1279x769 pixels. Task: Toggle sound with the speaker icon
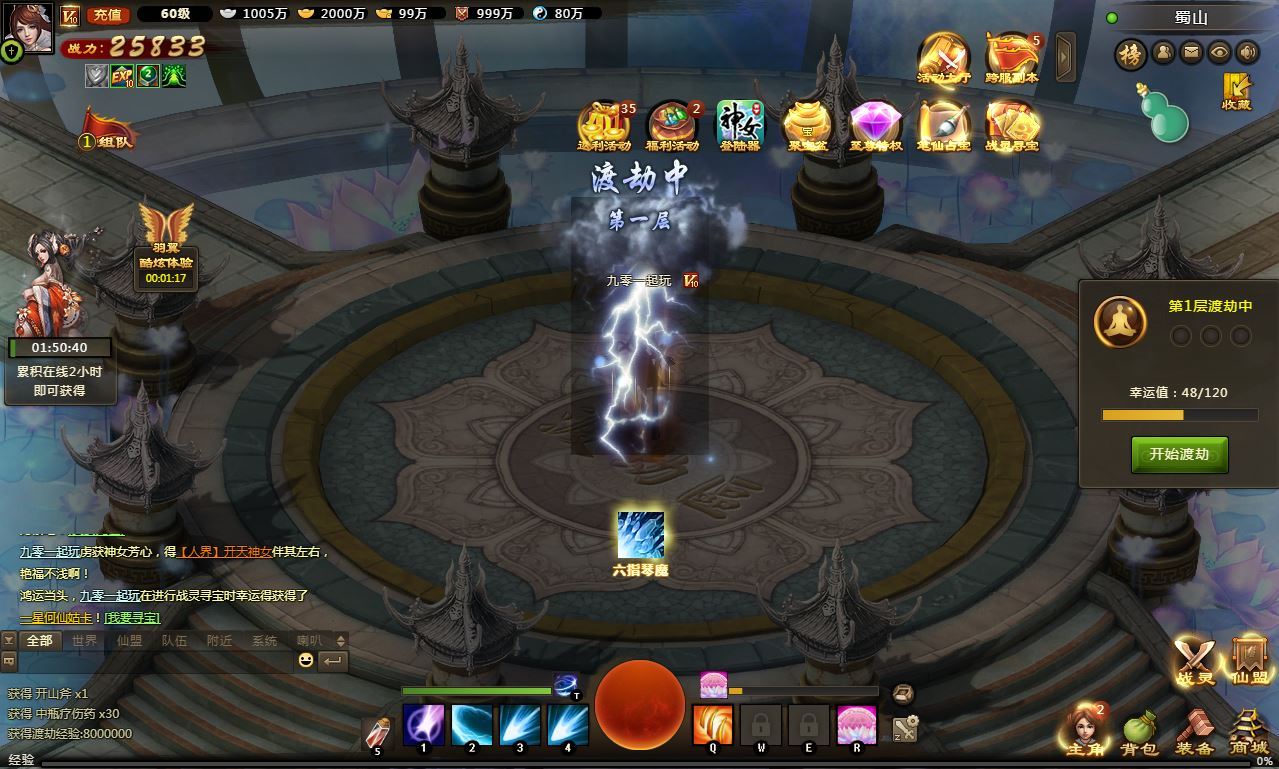coord(1247,52)
